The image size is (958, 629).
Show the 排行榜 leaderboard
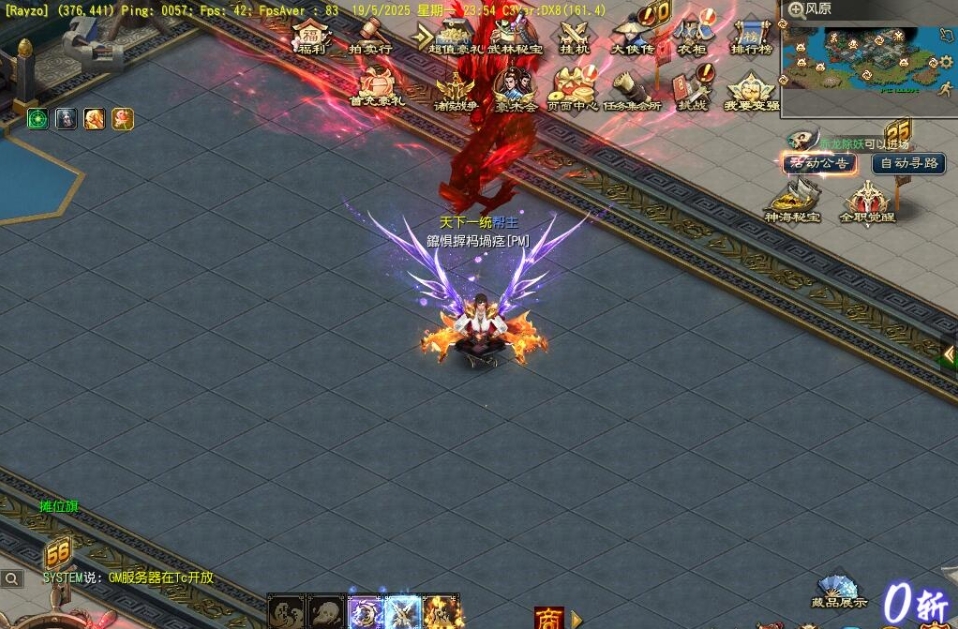[750, 36]
